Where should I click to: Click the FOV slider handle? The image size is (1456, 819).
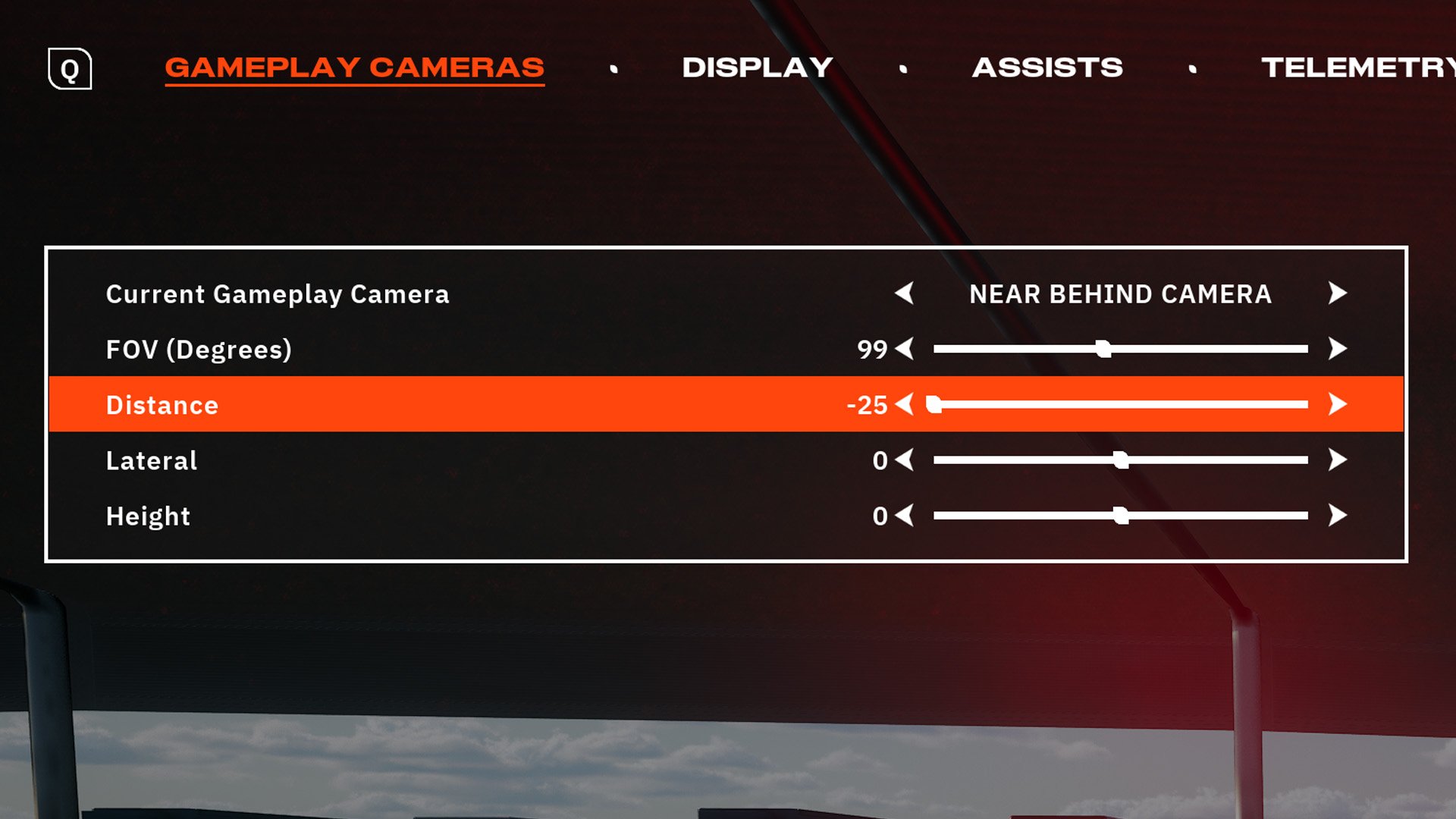coord(1102,350)
